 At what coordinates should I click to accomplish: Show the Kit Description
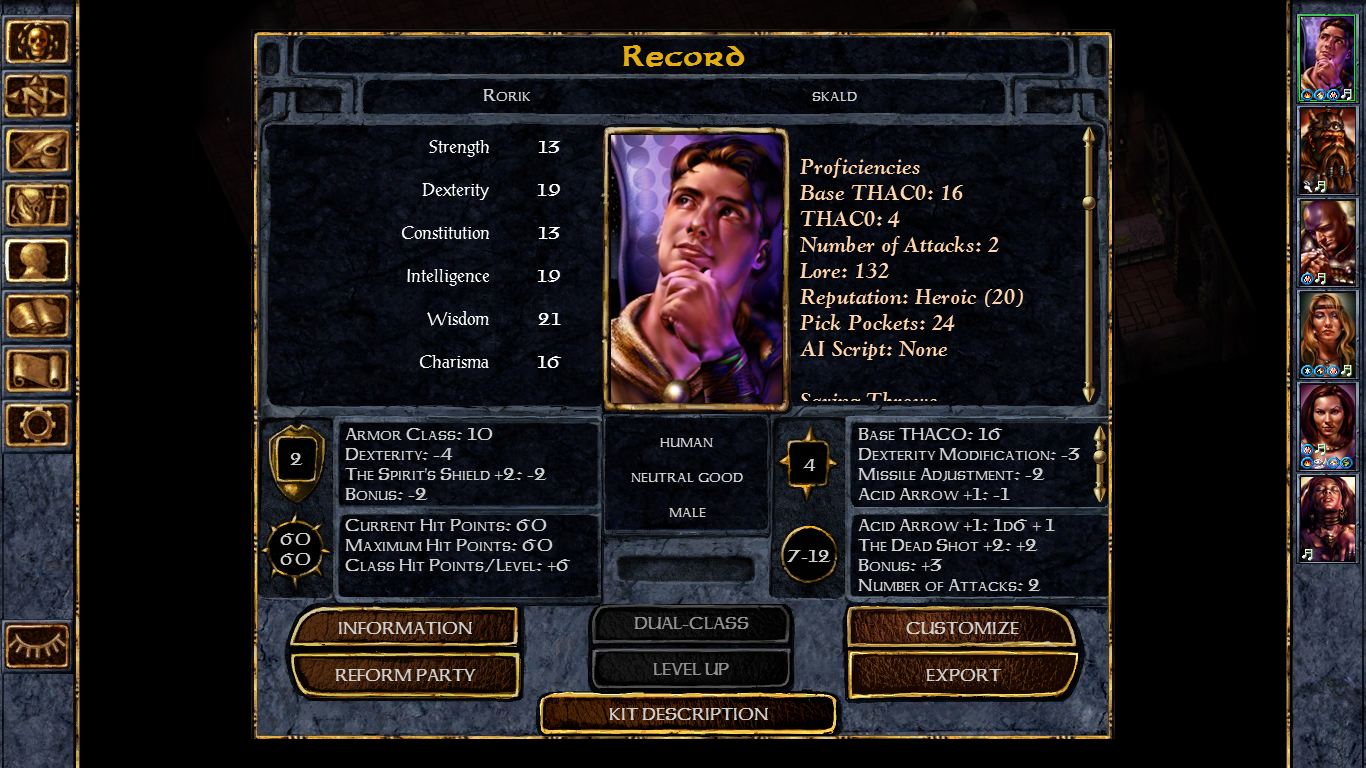tap(688, 714)
